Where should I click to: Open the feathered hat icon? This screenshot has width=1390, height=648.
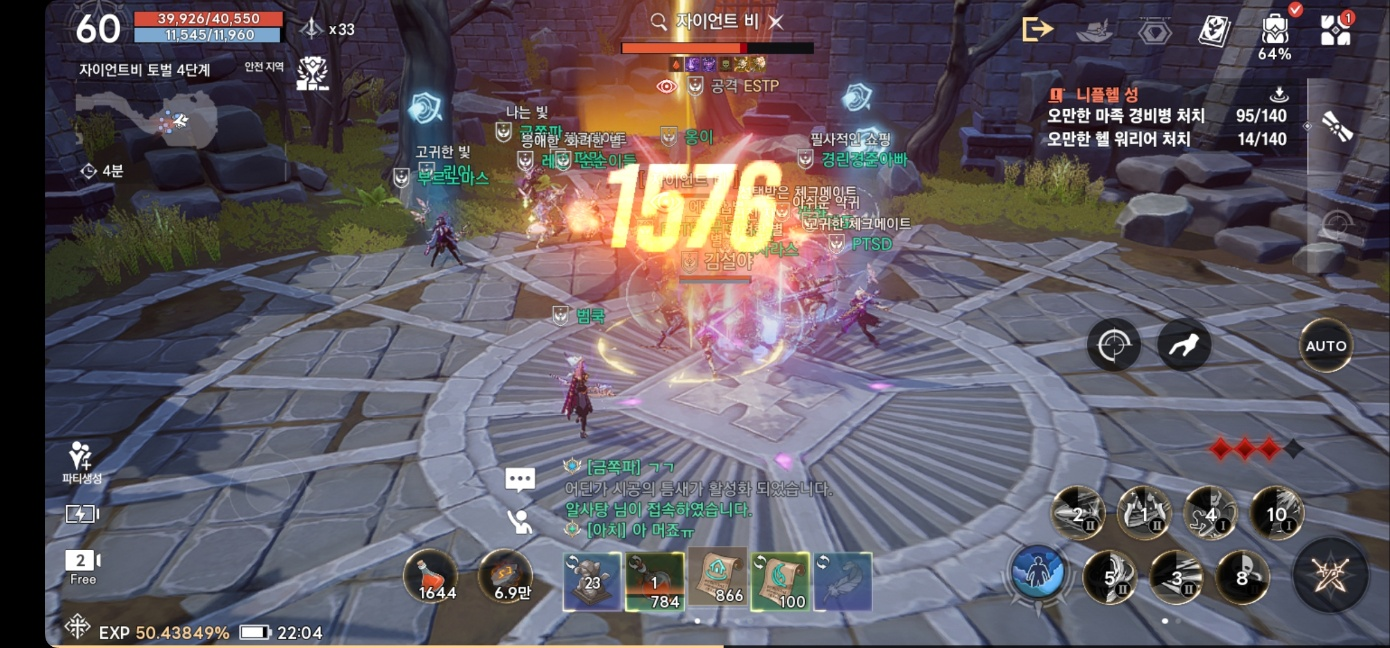pyautogui.click(x=1095, y=31)
